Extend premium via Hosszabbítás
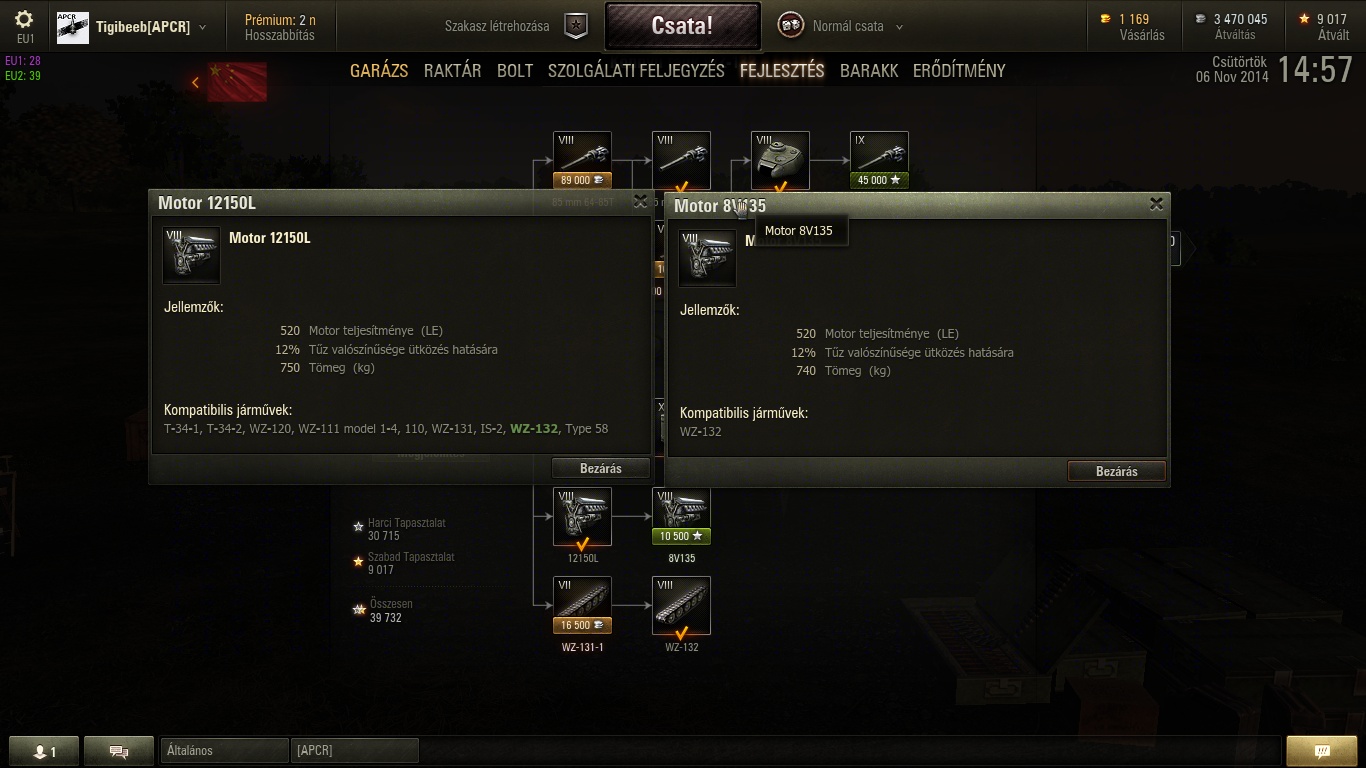The height and width of the screenshot is (768, 1366). 280,35
